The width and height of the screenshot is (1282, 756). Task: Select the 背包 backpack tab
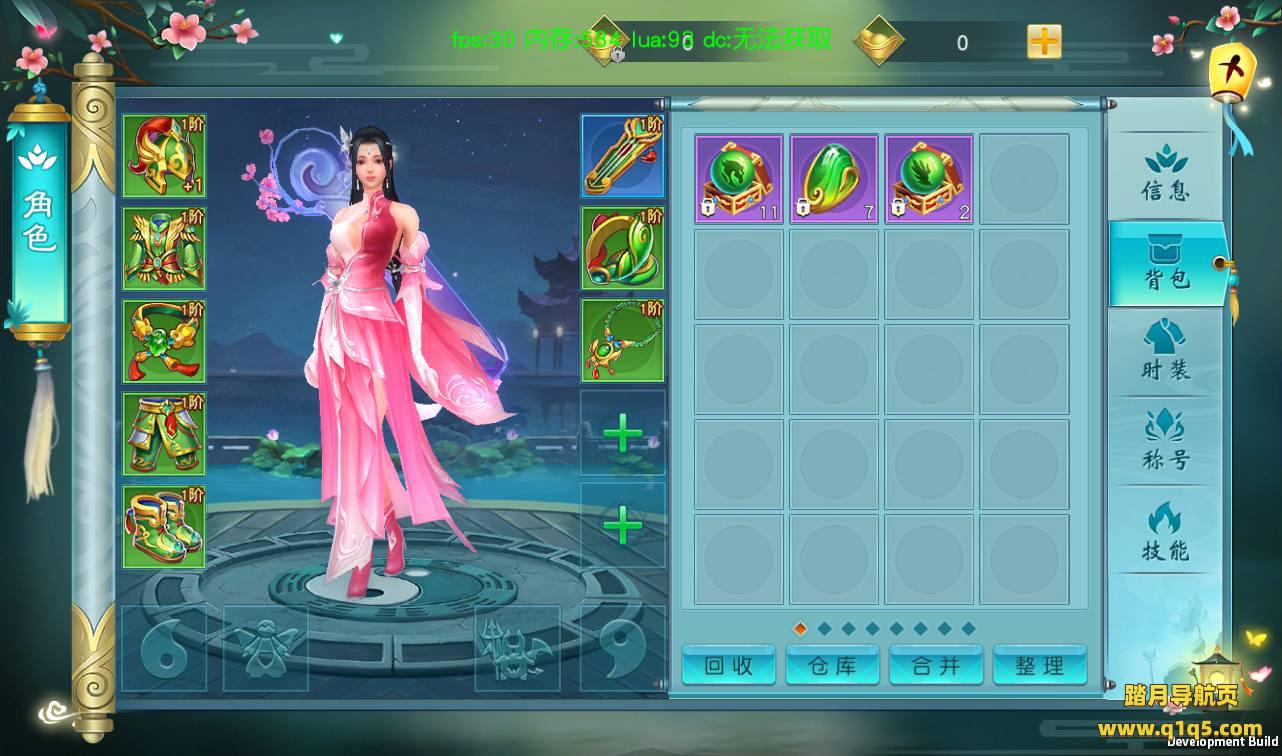coord(1166,264)
